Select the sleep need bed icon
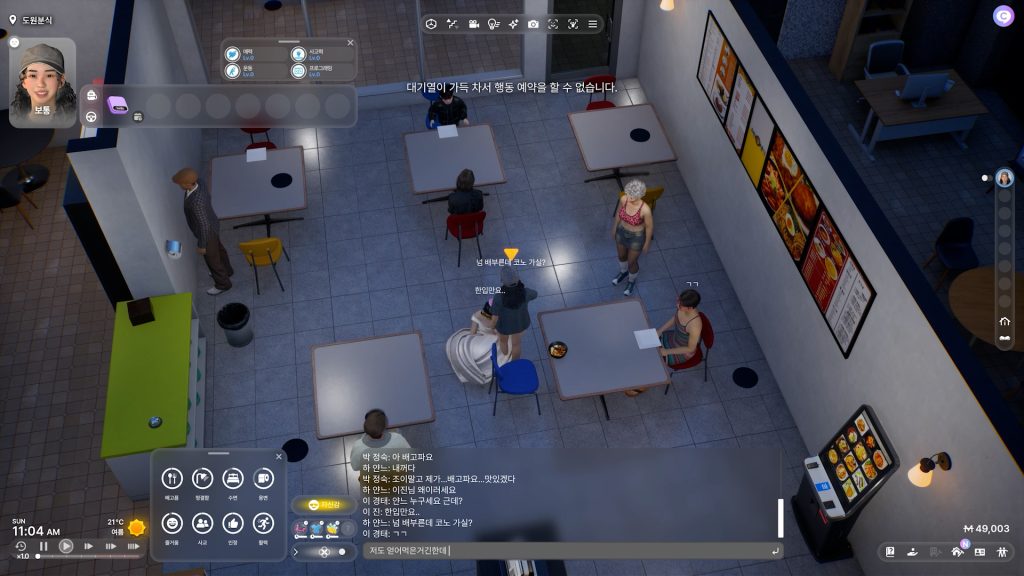 232,479
